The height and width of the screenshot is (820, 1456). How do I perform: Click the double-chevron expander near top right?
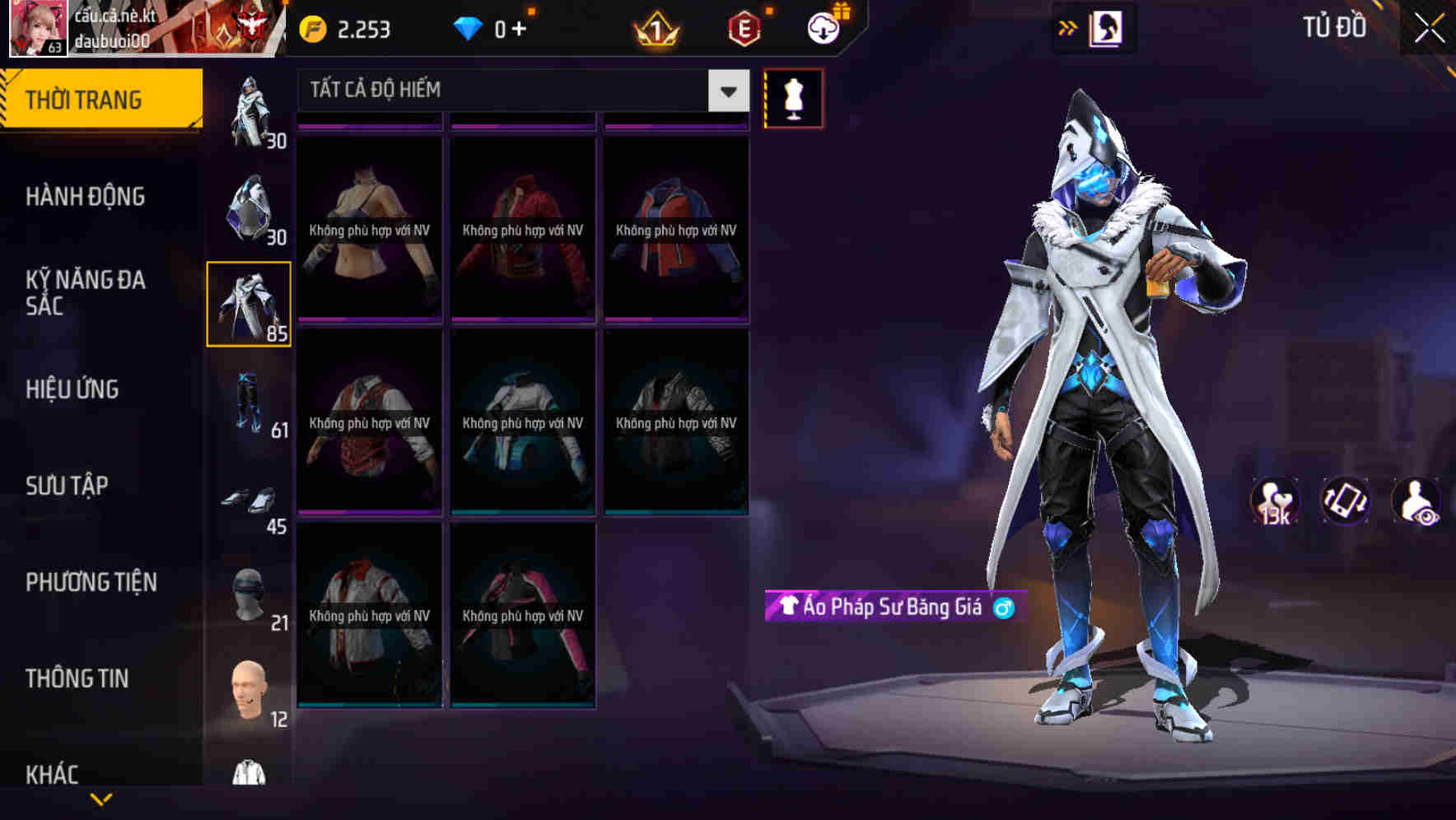tap(1067, 27)
